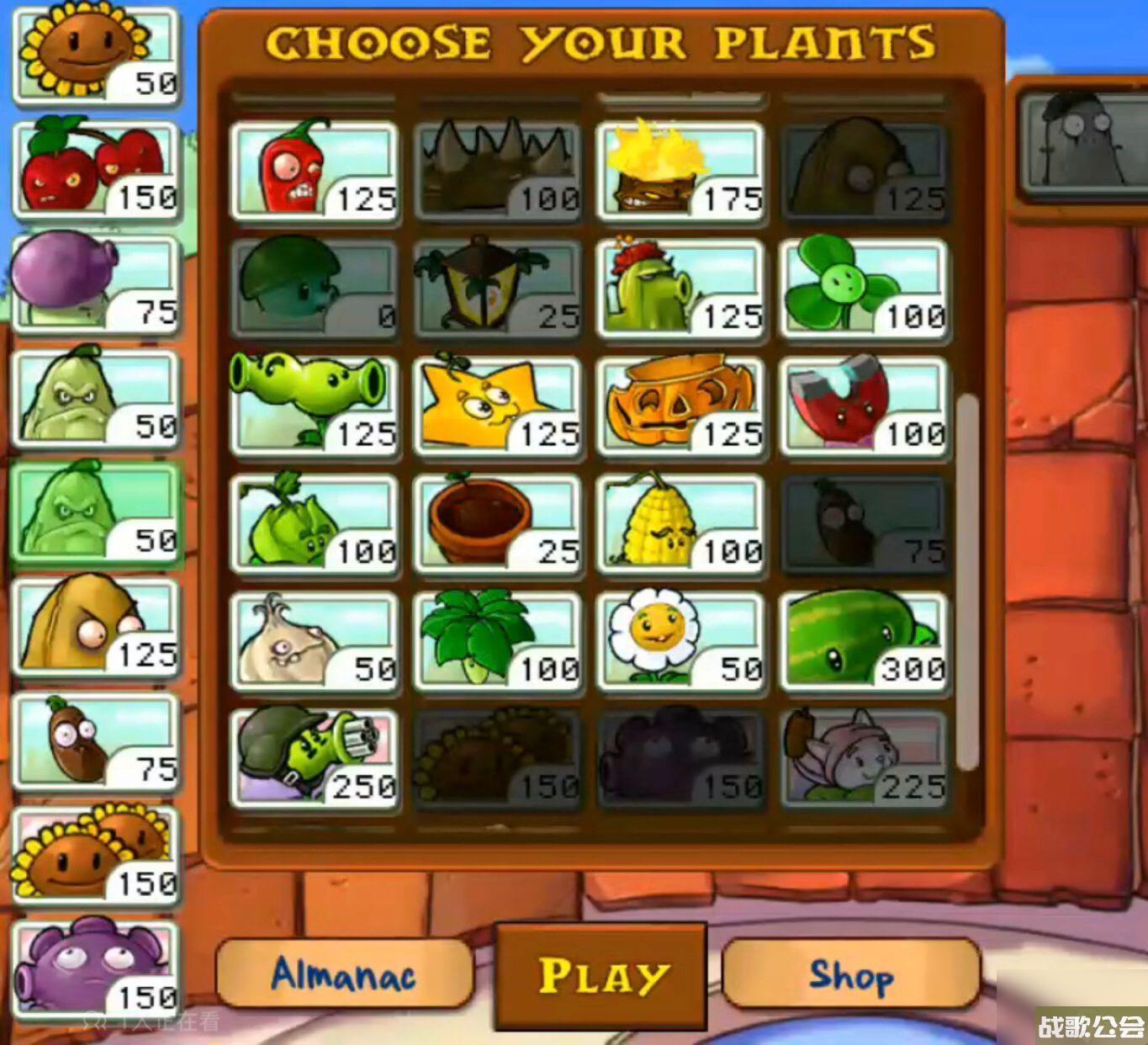Start the level with the Play button

click(600, 976)
